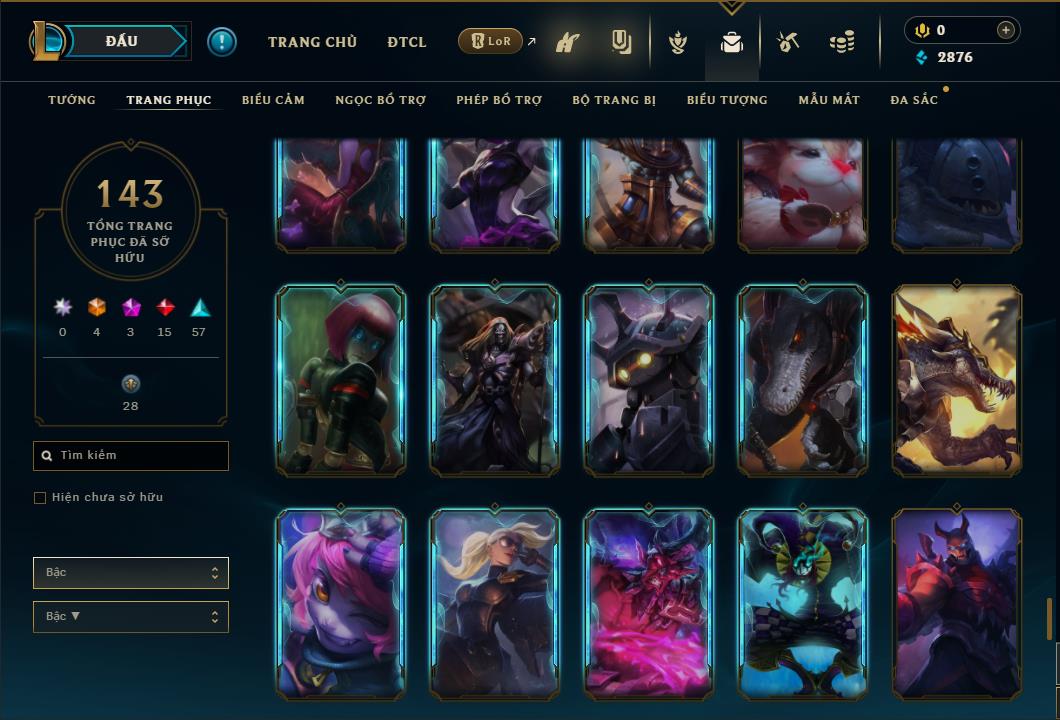The image size is (1060, 720).
Task: Go to the BỘ TRANG BỊ tab
Action: pyautogui.click(x=614, y=100)
